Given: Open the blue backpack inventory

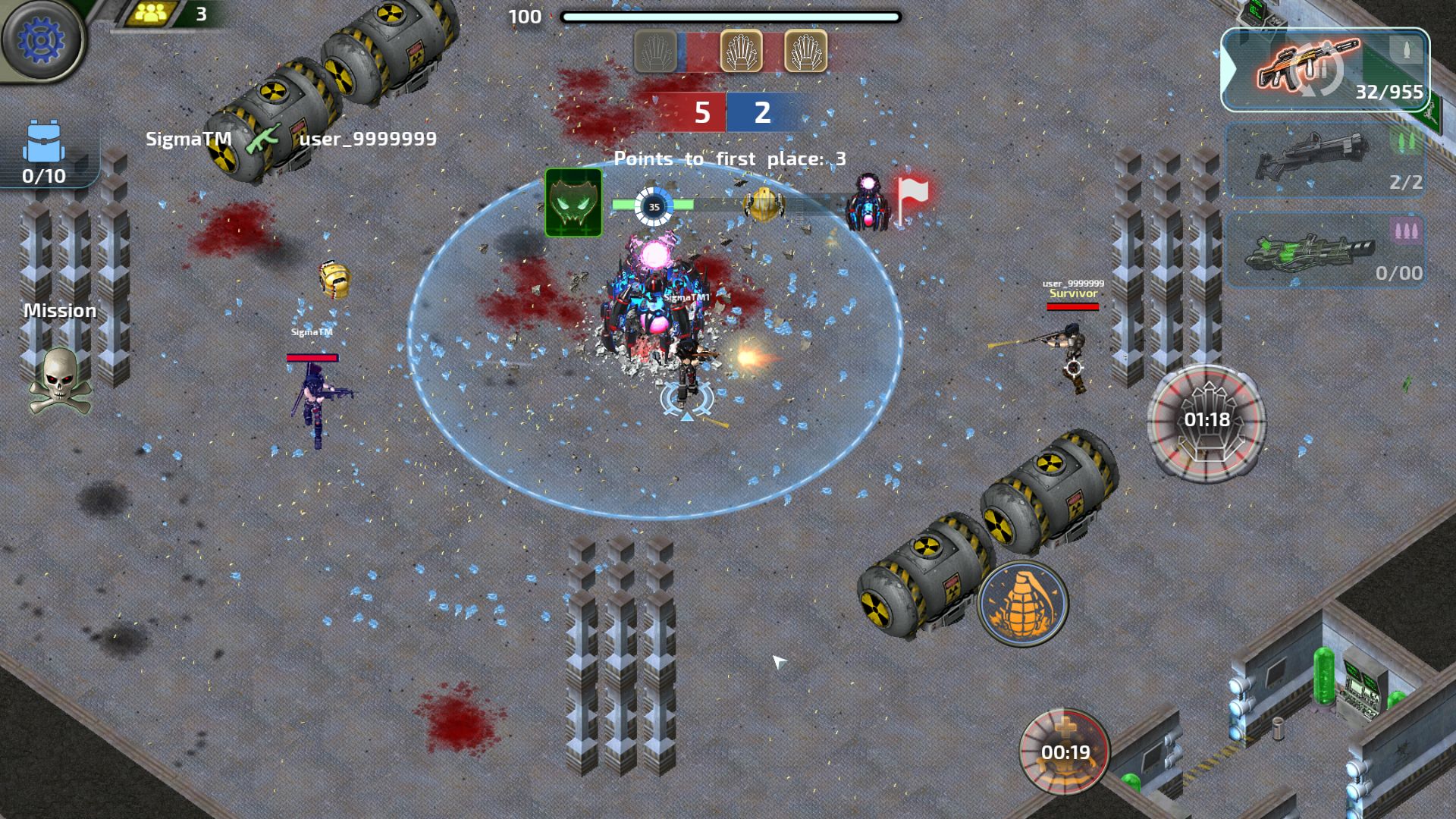Looking at the screenshot, I should 44,150.
